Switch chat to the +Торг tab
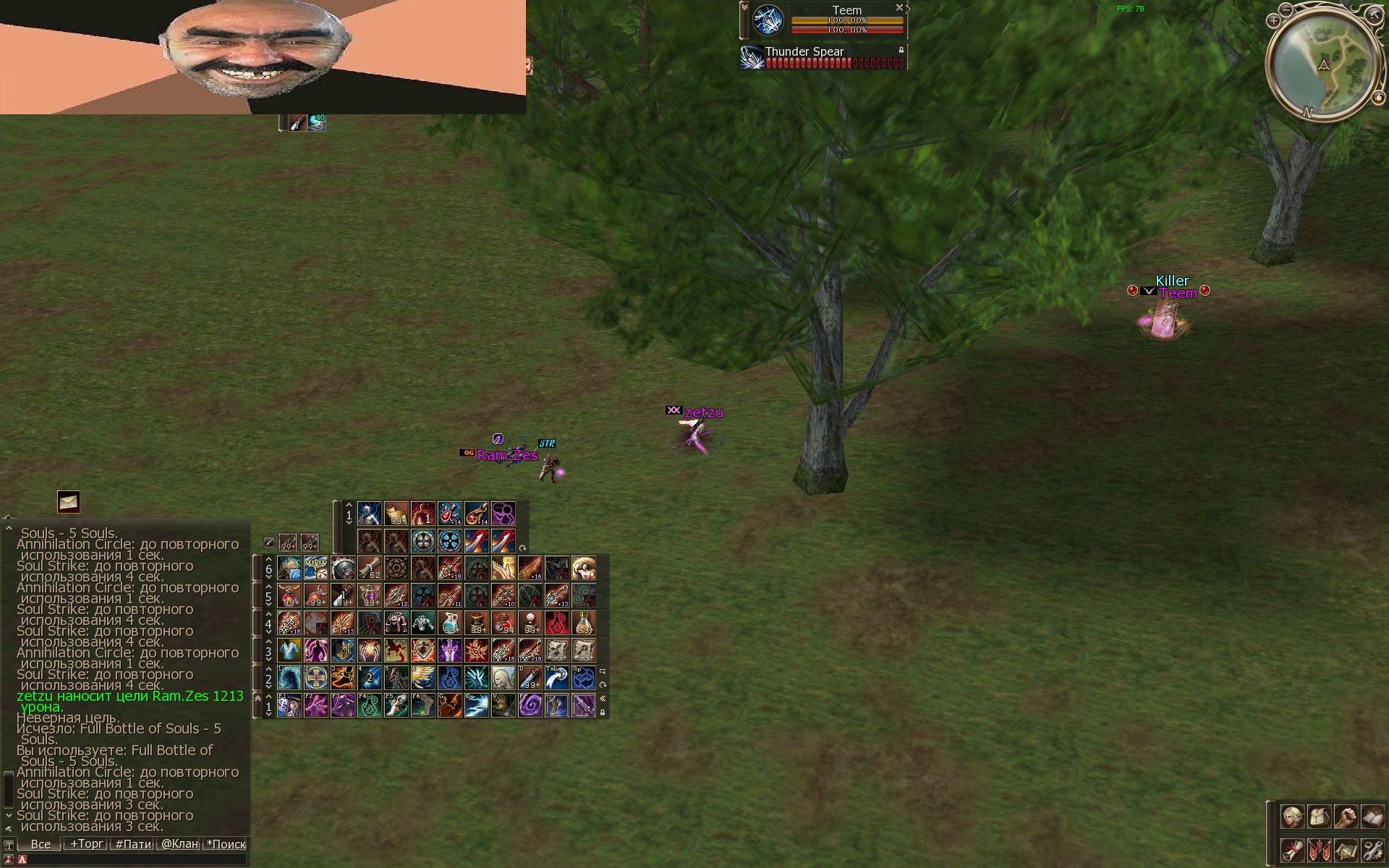 point(86,844)
